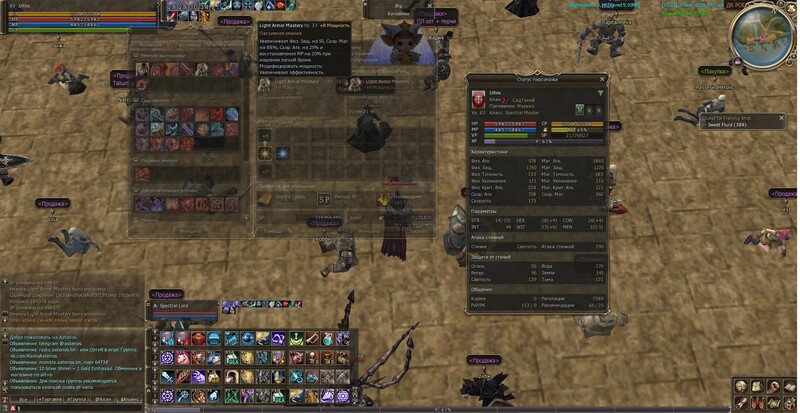
Task: Open the #Группа chat tab
Action: pyautogui.click(x=74, y=398)
